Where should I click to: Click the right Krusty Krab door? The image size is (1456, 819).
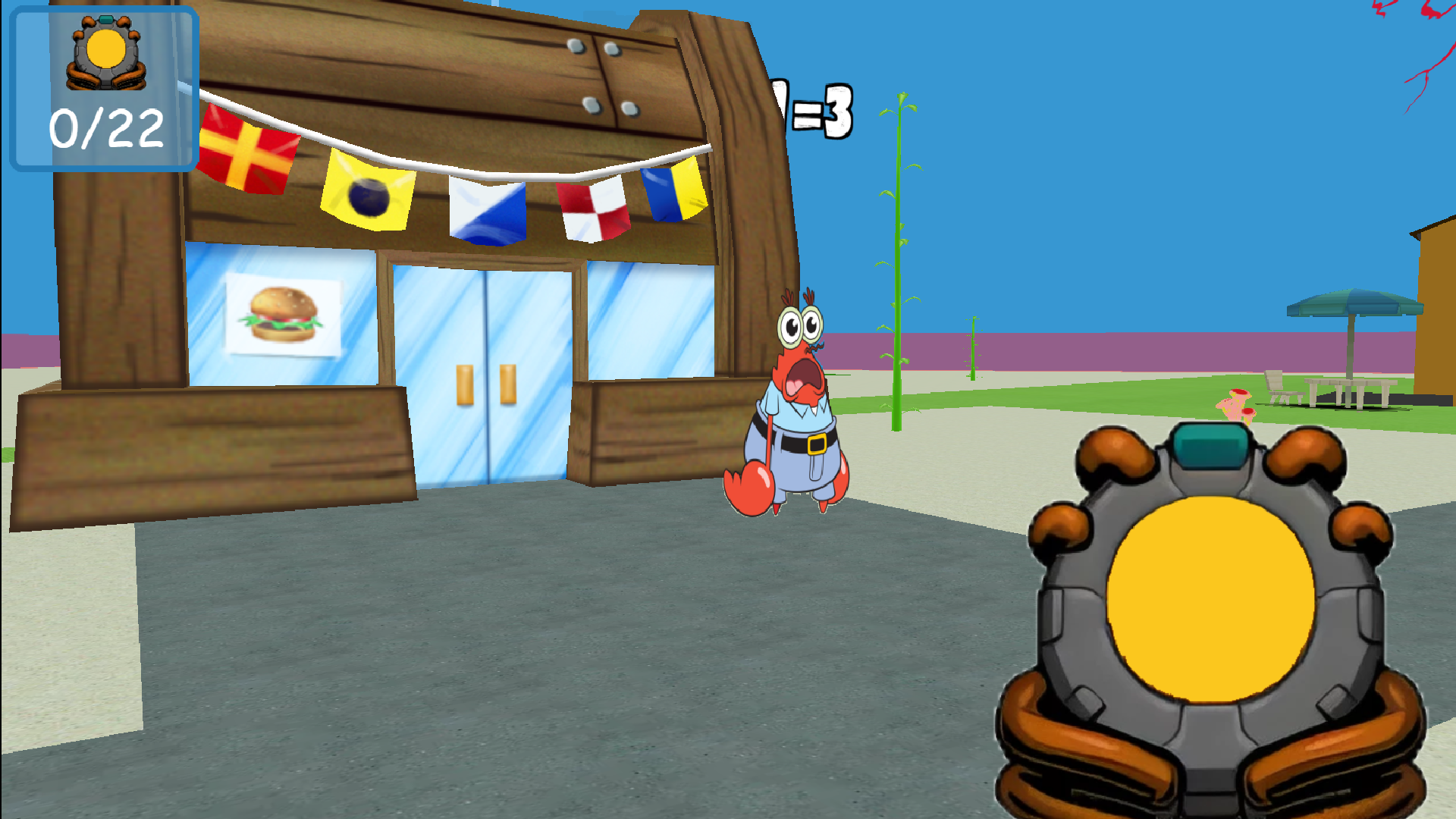tap(531, 372)
